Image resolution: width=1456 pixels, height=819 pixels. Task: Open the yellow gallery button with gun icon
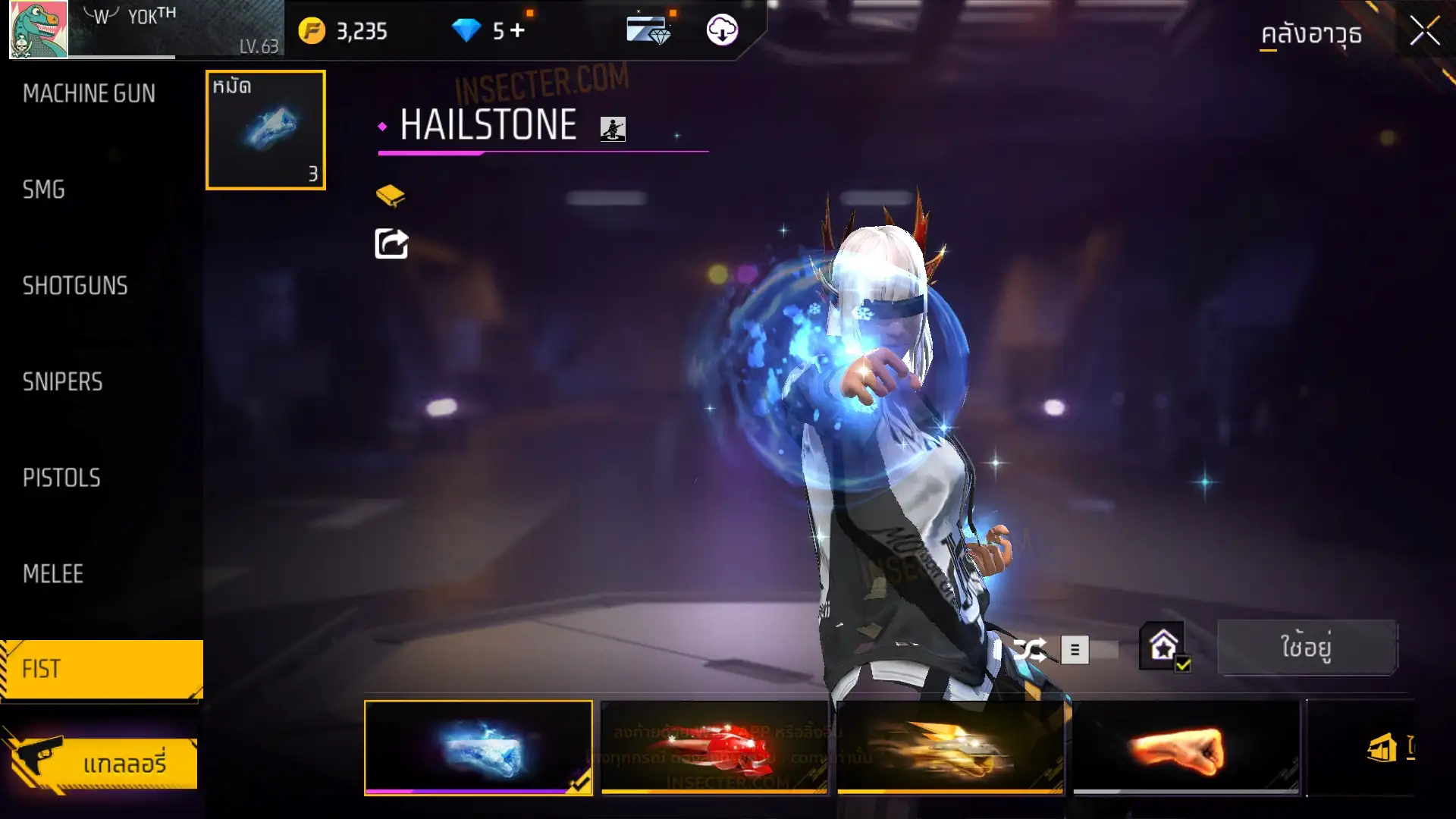102,763
